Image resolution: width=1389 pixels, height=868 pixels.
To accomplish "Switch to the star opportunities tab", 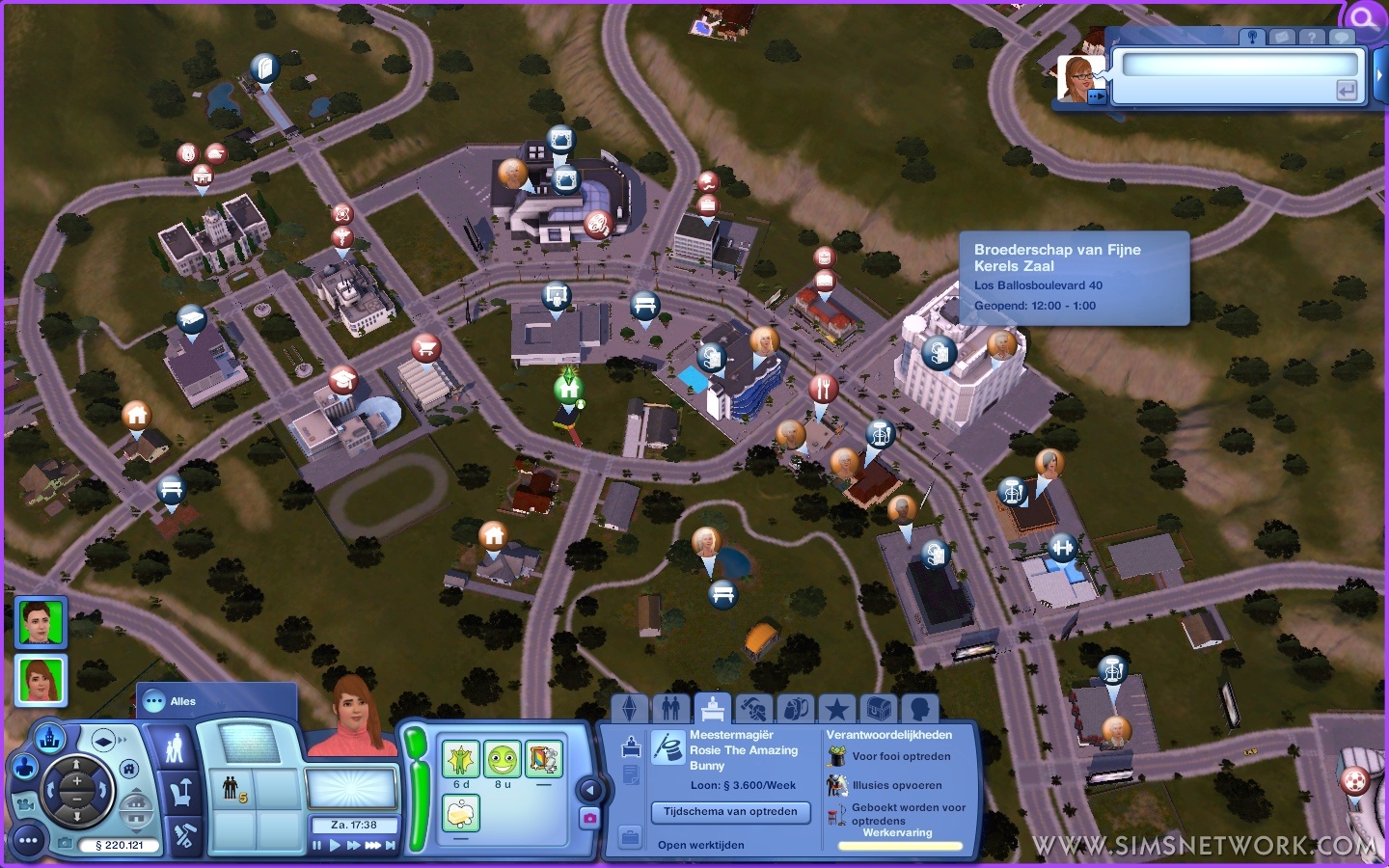I will 836,710.
